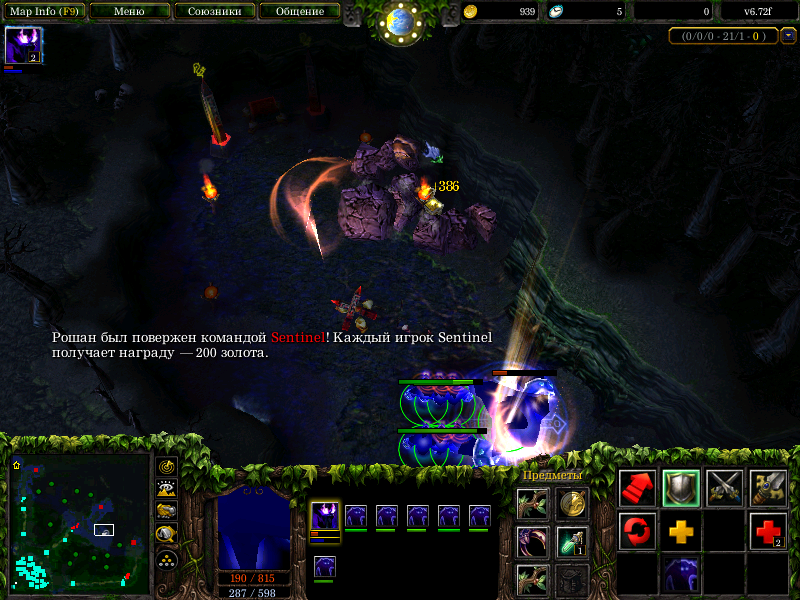800x614 pixels.
Task: Select the gold-hilted sword Patrol command
Action: [x=768, y=487]
